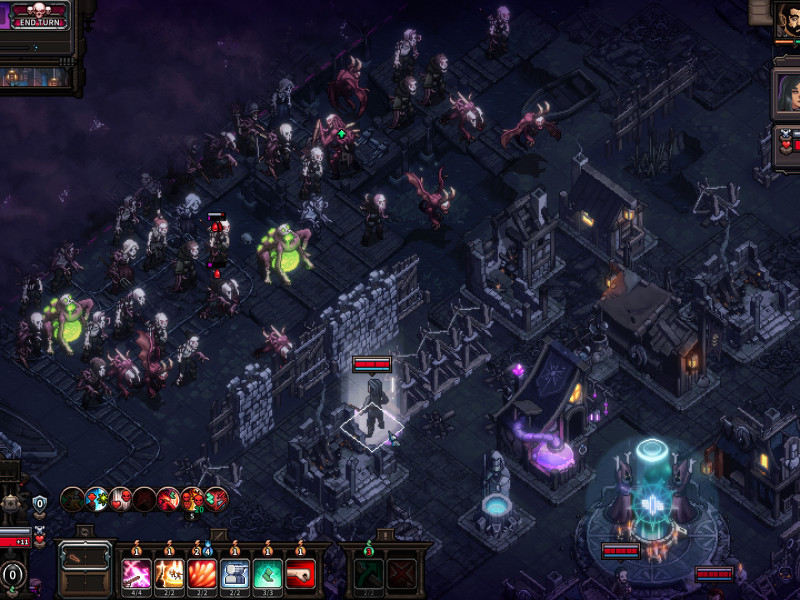
Task: Activate the red pointing fist skill
Action: click(x=300, y=573)
